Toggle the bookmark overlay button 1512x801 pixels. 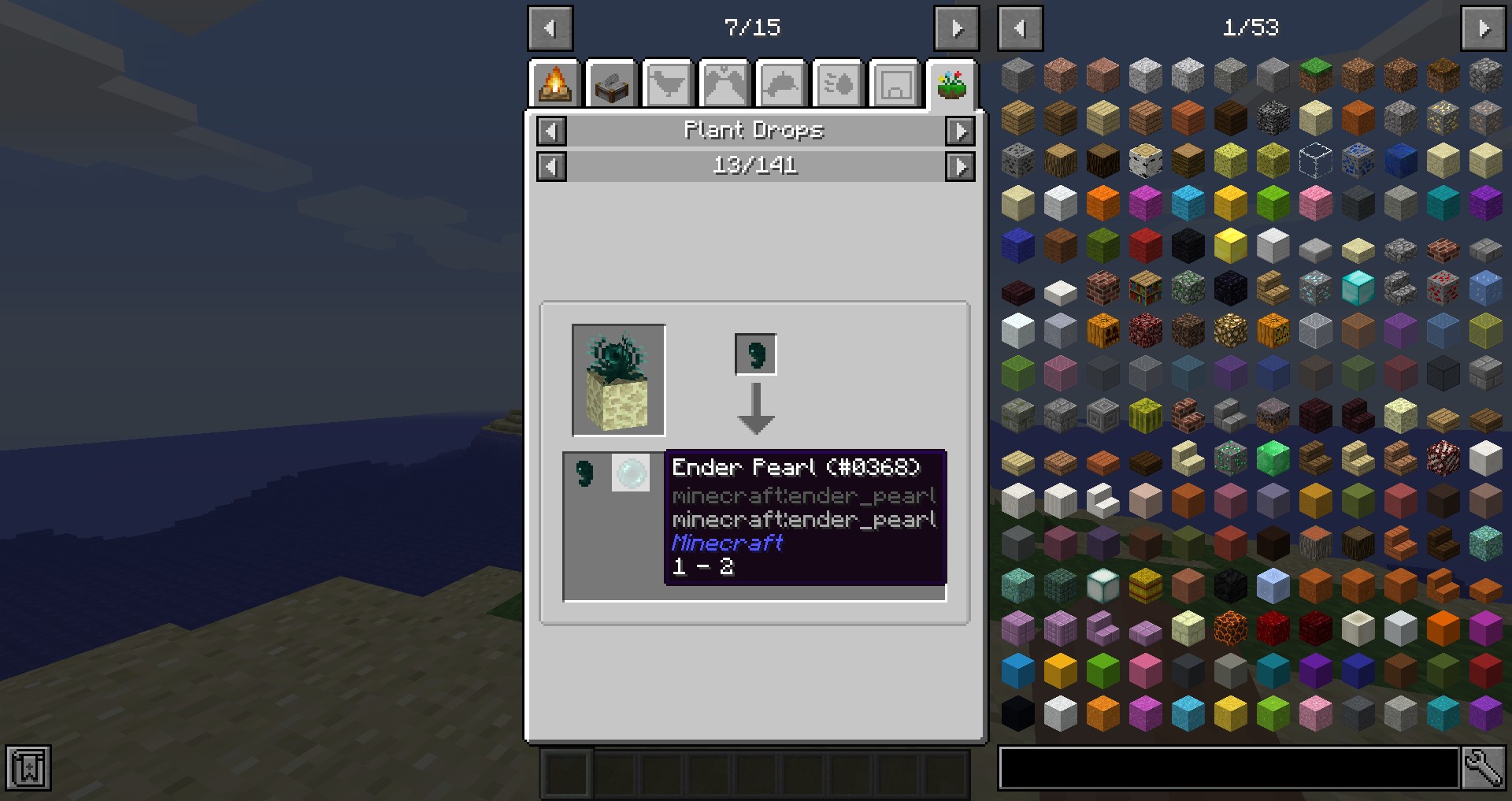(28, 768)
